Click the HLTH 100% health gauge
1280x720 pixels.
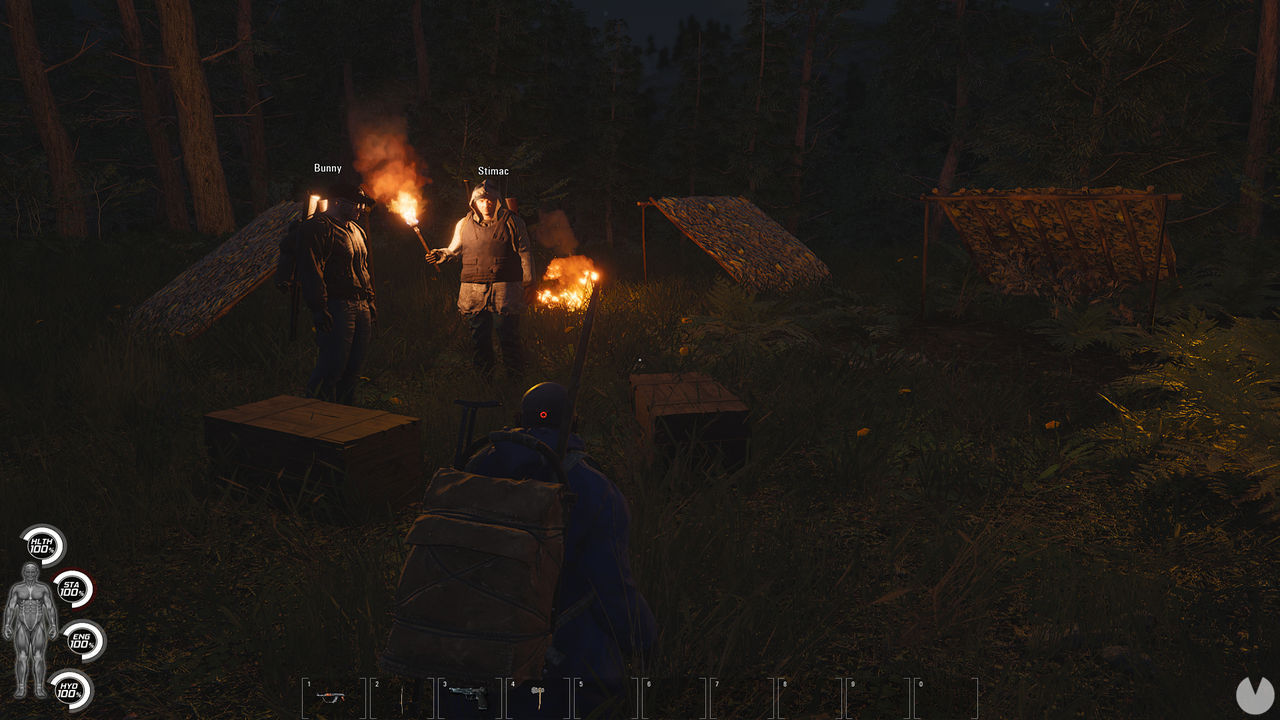(41, 546)
